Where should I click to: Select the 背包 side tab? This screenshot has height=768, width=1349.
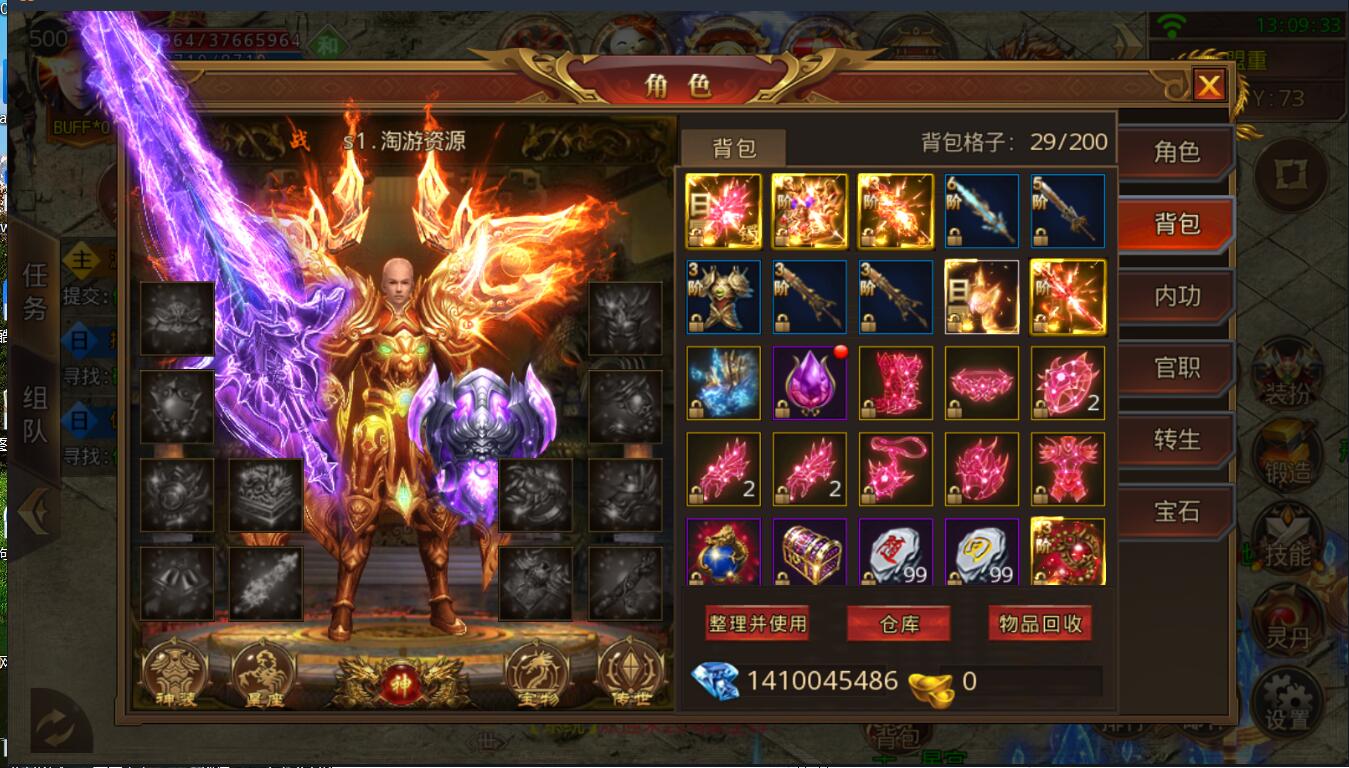[x=1176, y=224]
